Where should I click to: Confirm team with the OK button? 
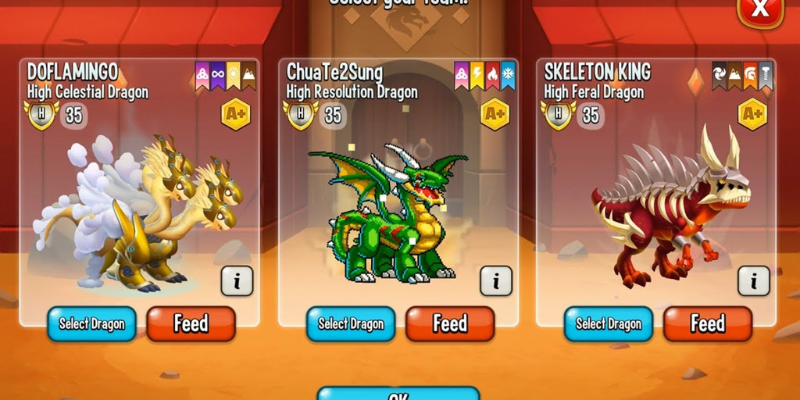point(398,394)
